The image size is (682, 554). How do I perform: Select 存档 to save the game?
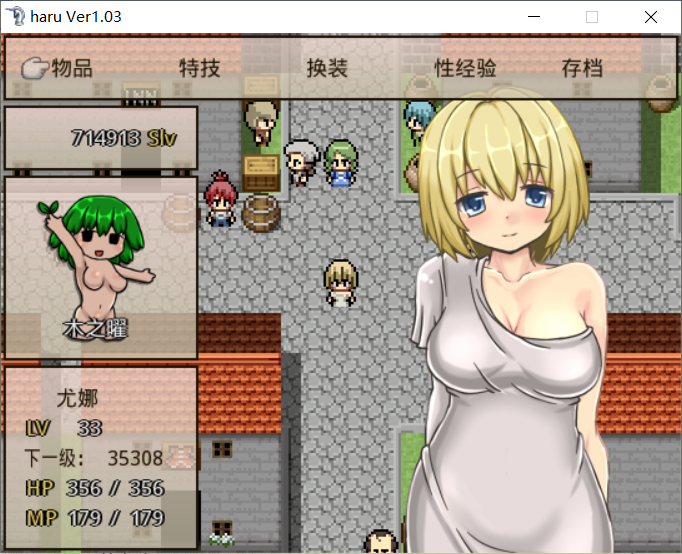pos(582,68)
